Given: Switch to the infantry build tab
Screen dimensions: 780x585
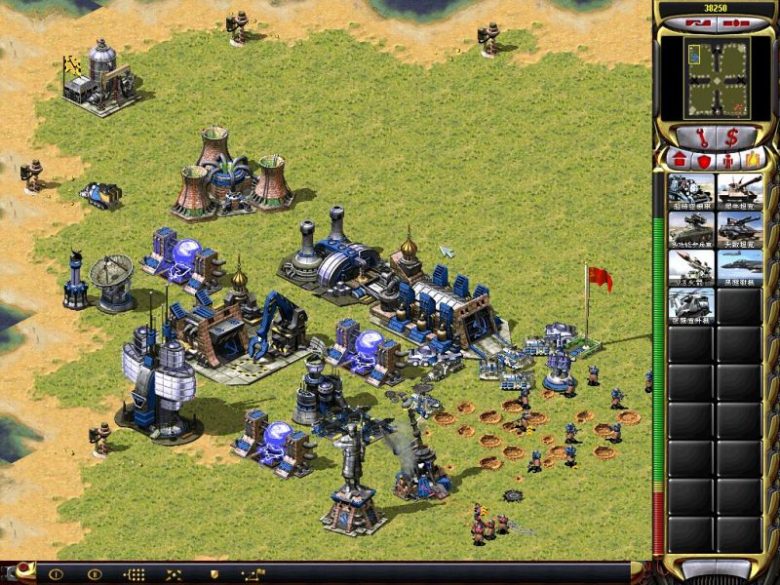Looking at the screenshot, I should click(728, 159).
